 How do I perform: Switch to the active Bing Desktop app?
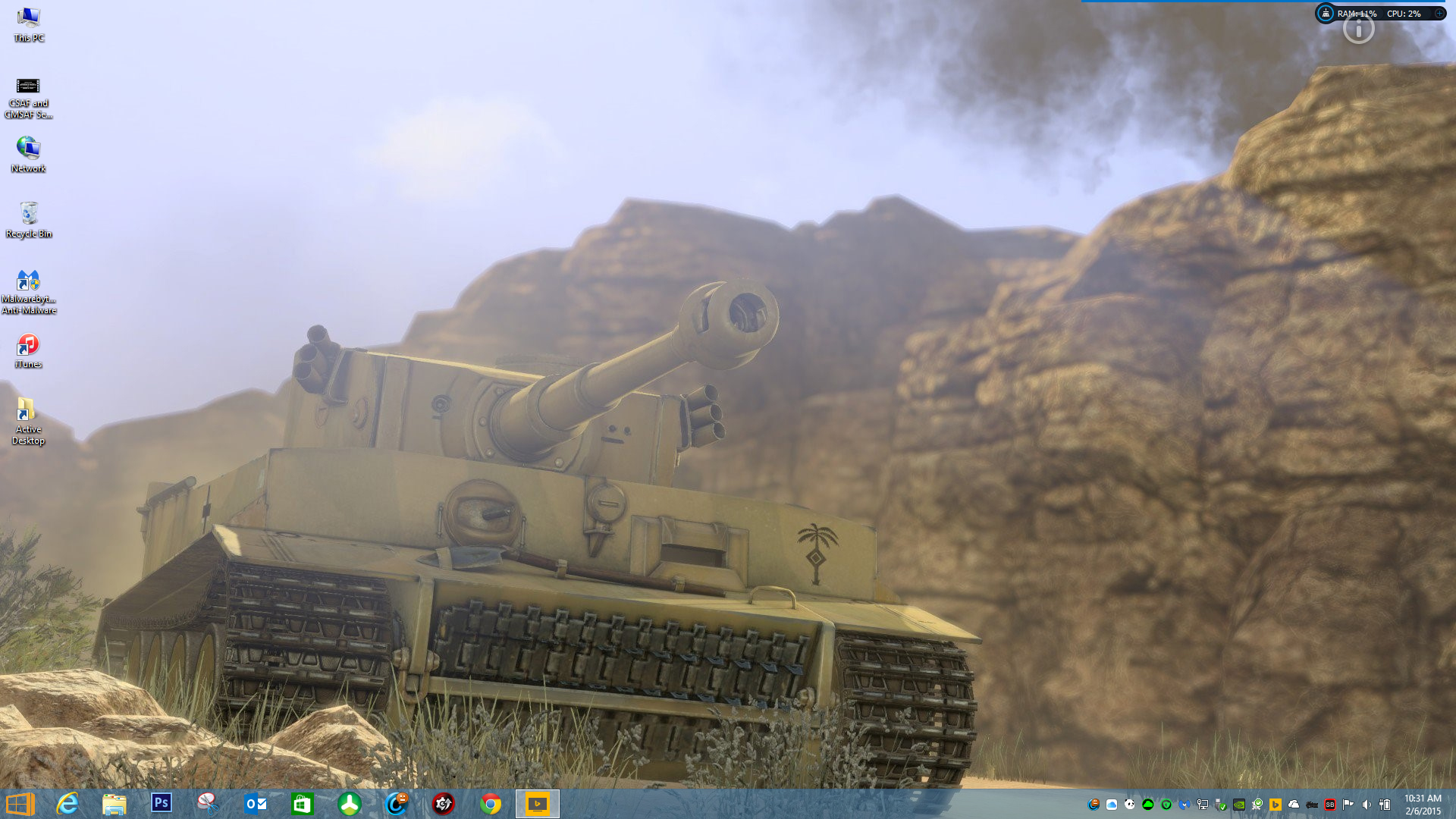[x=538, y=803]
